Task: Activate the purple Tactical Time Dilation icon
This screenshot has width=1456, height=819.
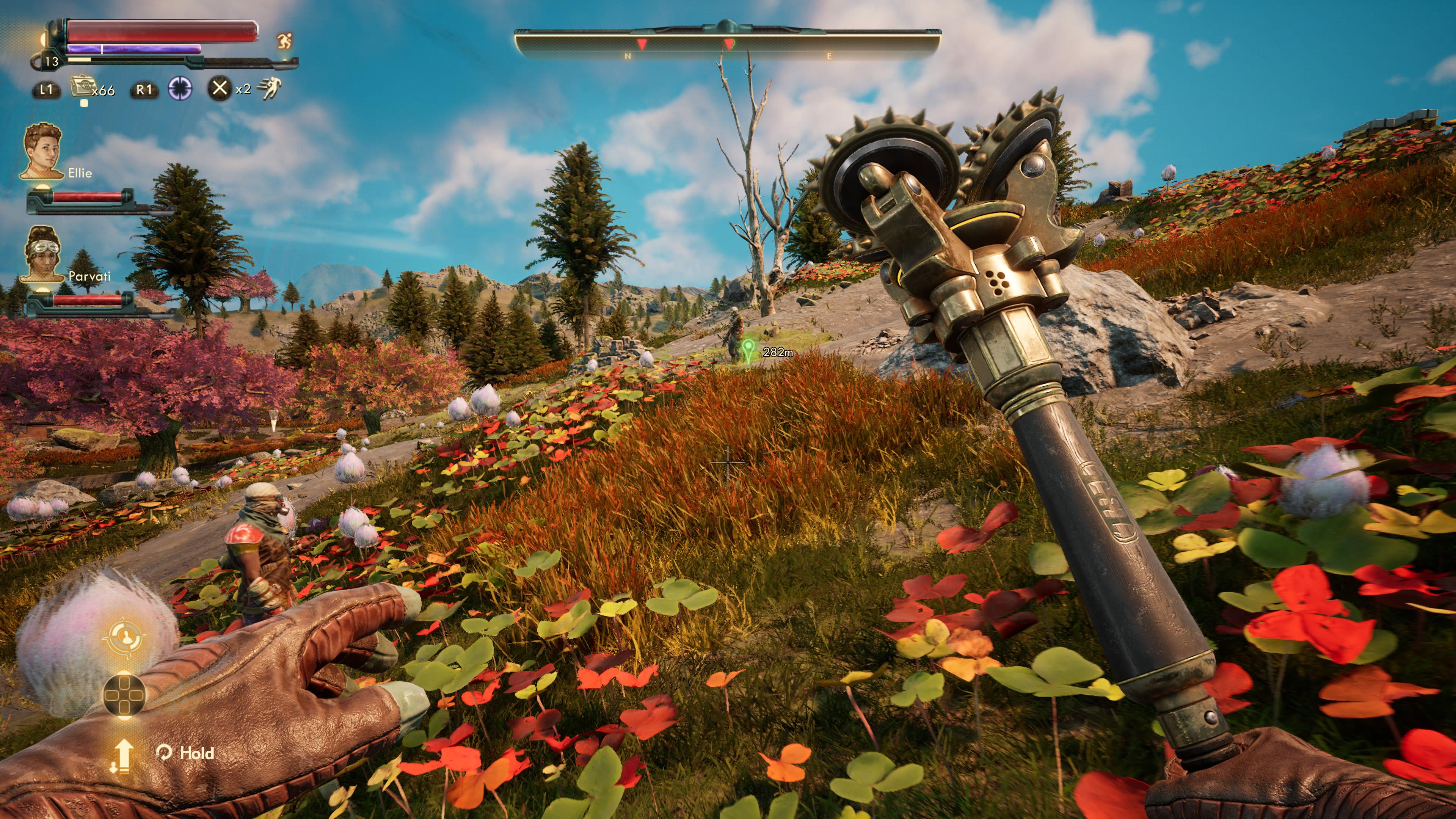Action: 180,89
